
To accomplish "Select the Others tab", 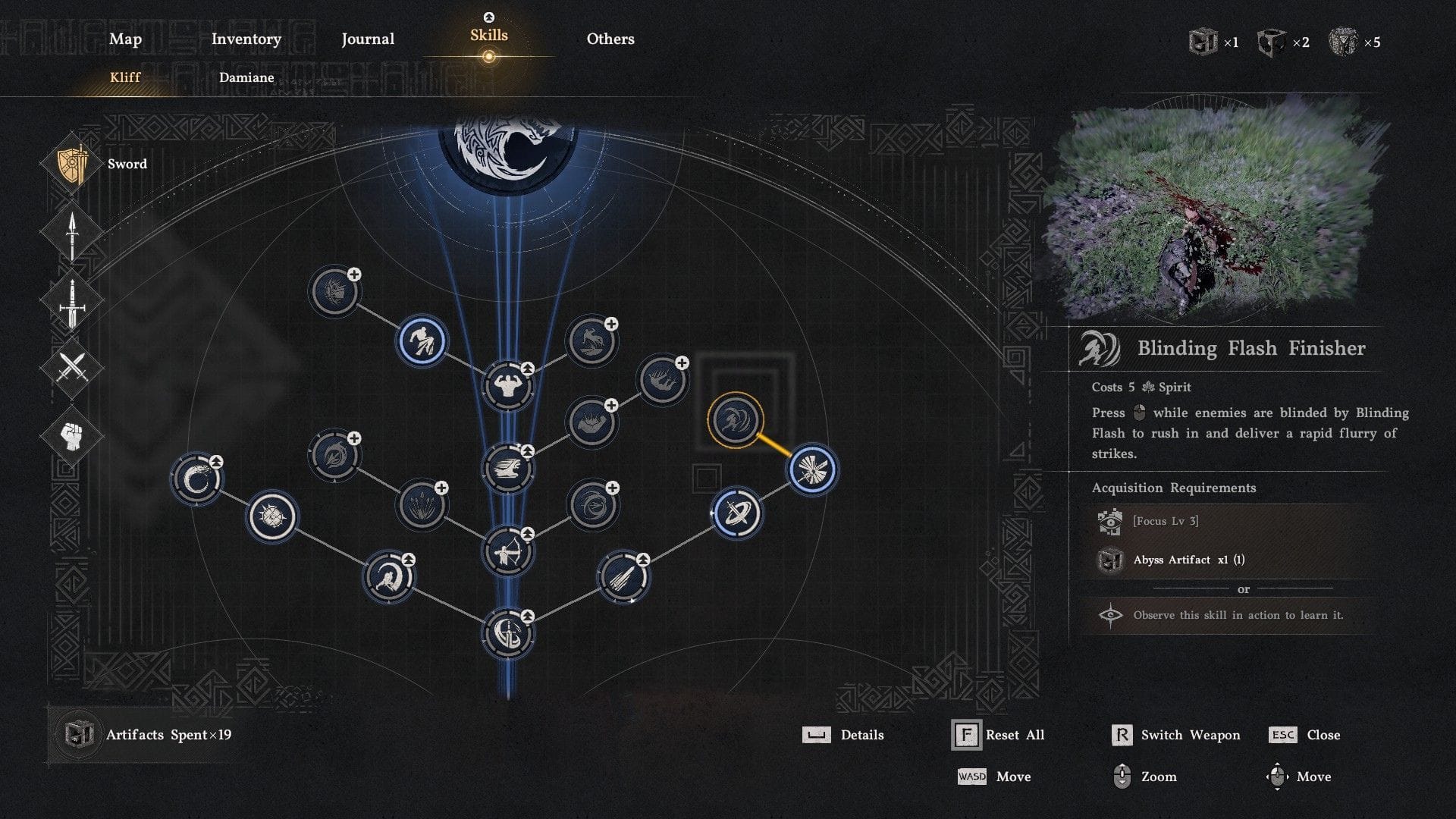I will coord(610,39).
